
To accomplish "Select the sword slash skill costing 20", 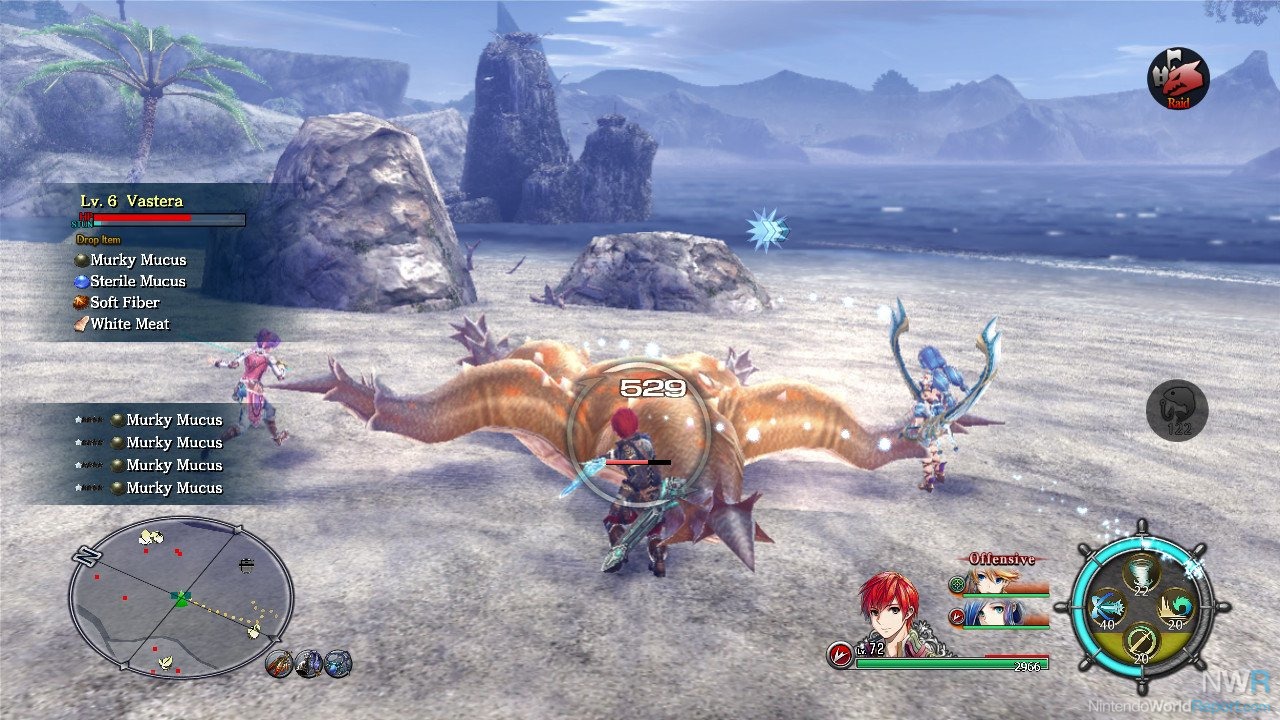I will 1140,641.
